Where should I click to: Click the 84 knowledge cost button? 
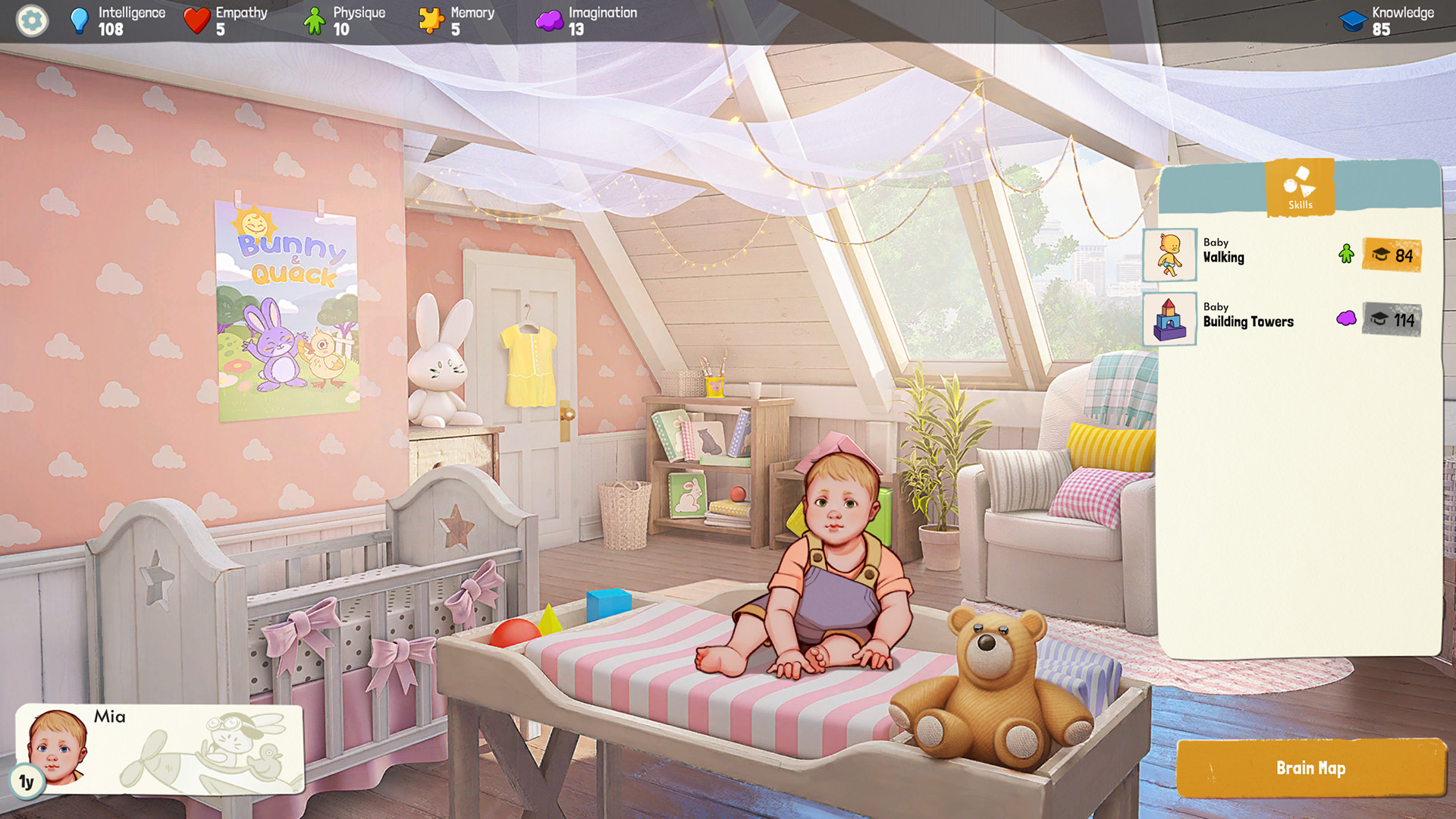tap(1392, 256)
